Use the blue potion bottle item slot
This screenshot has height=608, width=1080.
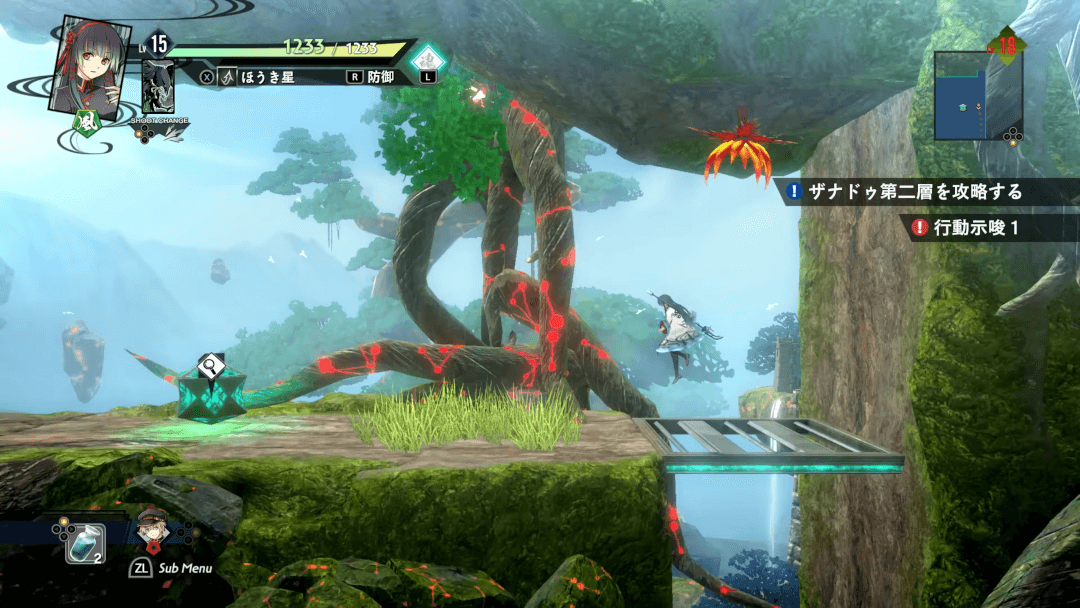coord(83,543)
